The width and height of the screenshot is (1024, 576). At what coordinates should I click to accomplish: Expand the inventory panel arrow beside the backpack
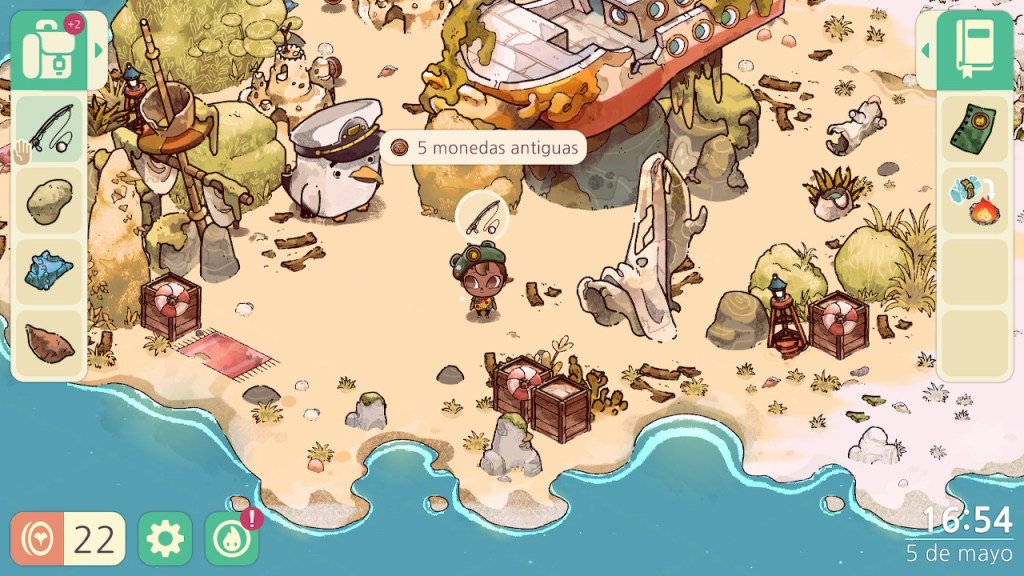coord(98,49)
